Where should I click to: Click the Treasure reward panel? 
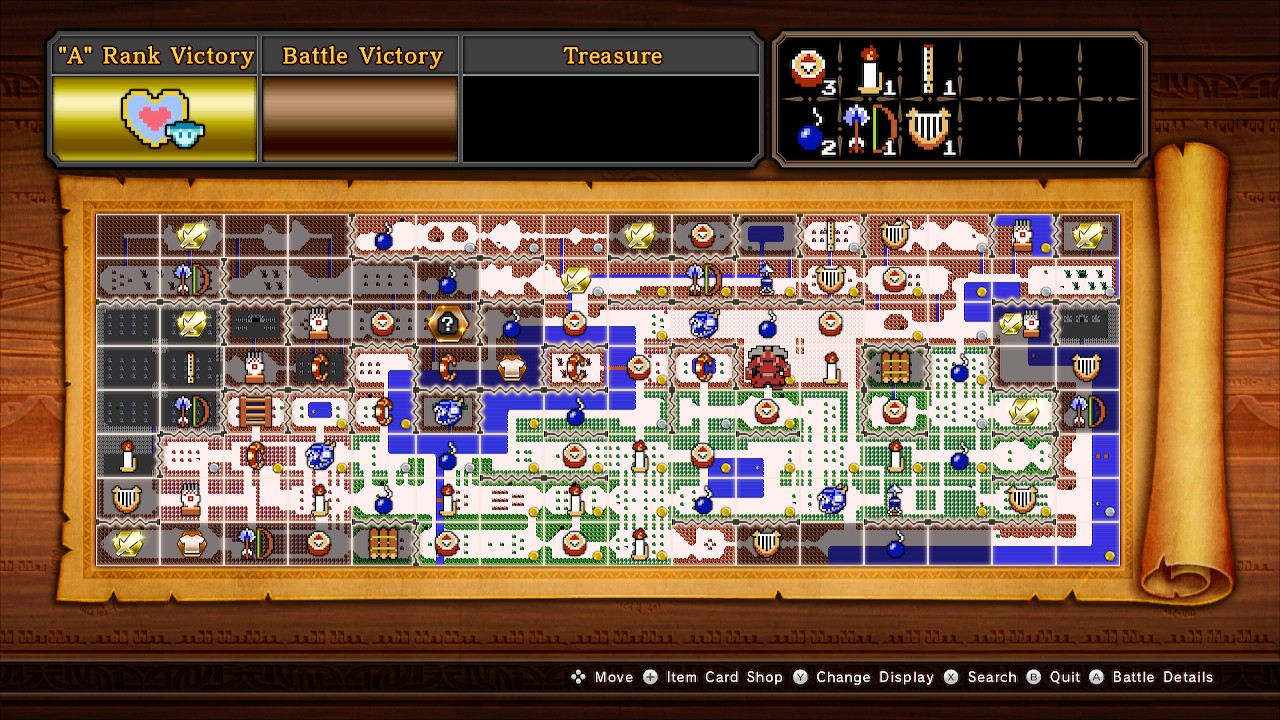coord(612,119)
